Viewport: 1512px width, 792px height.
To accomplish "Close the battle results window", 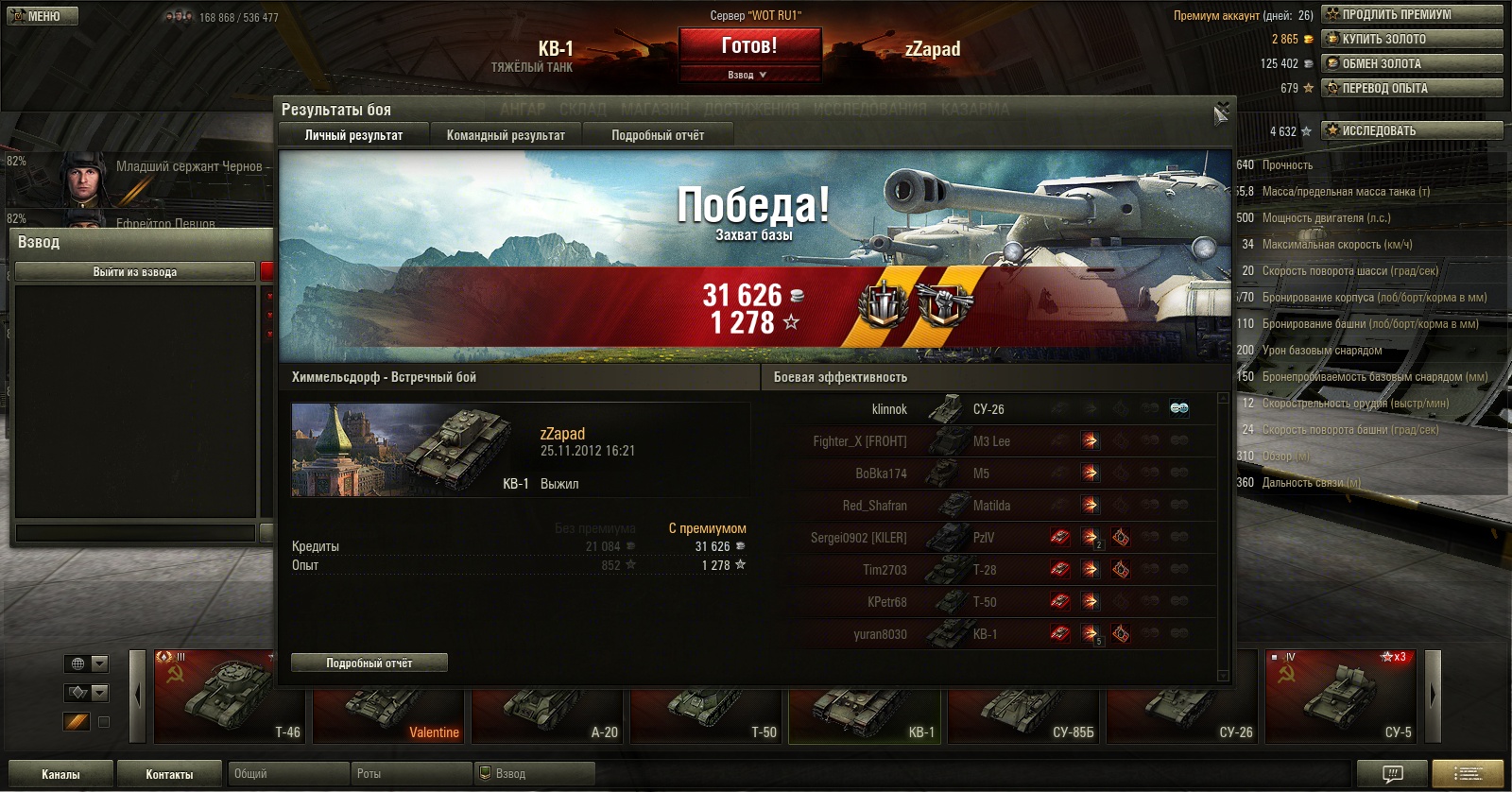I will click(x=1221, y=112).
